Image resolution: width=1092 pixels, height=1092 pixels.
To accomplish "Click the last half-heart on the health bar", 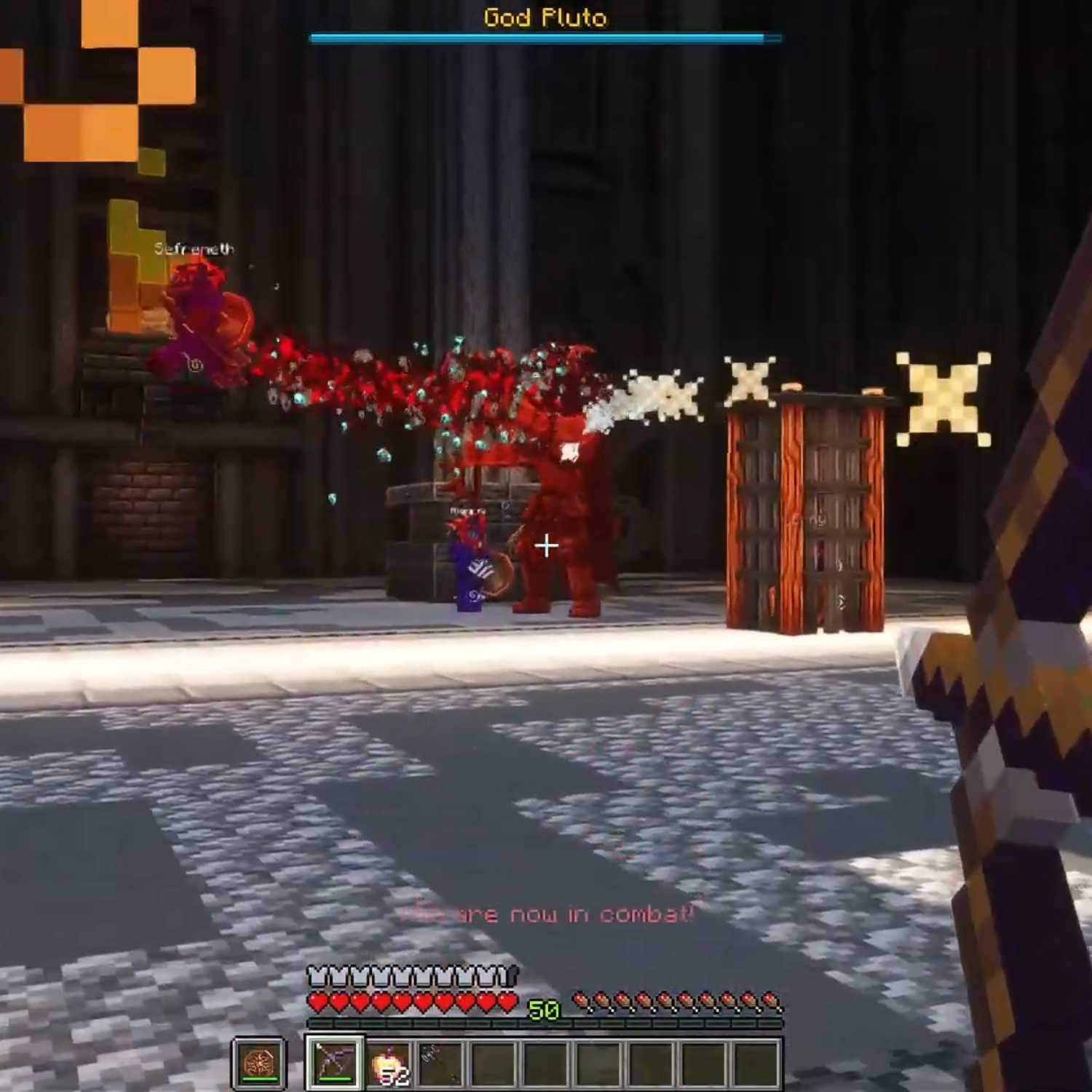I will coord(510,1001).
